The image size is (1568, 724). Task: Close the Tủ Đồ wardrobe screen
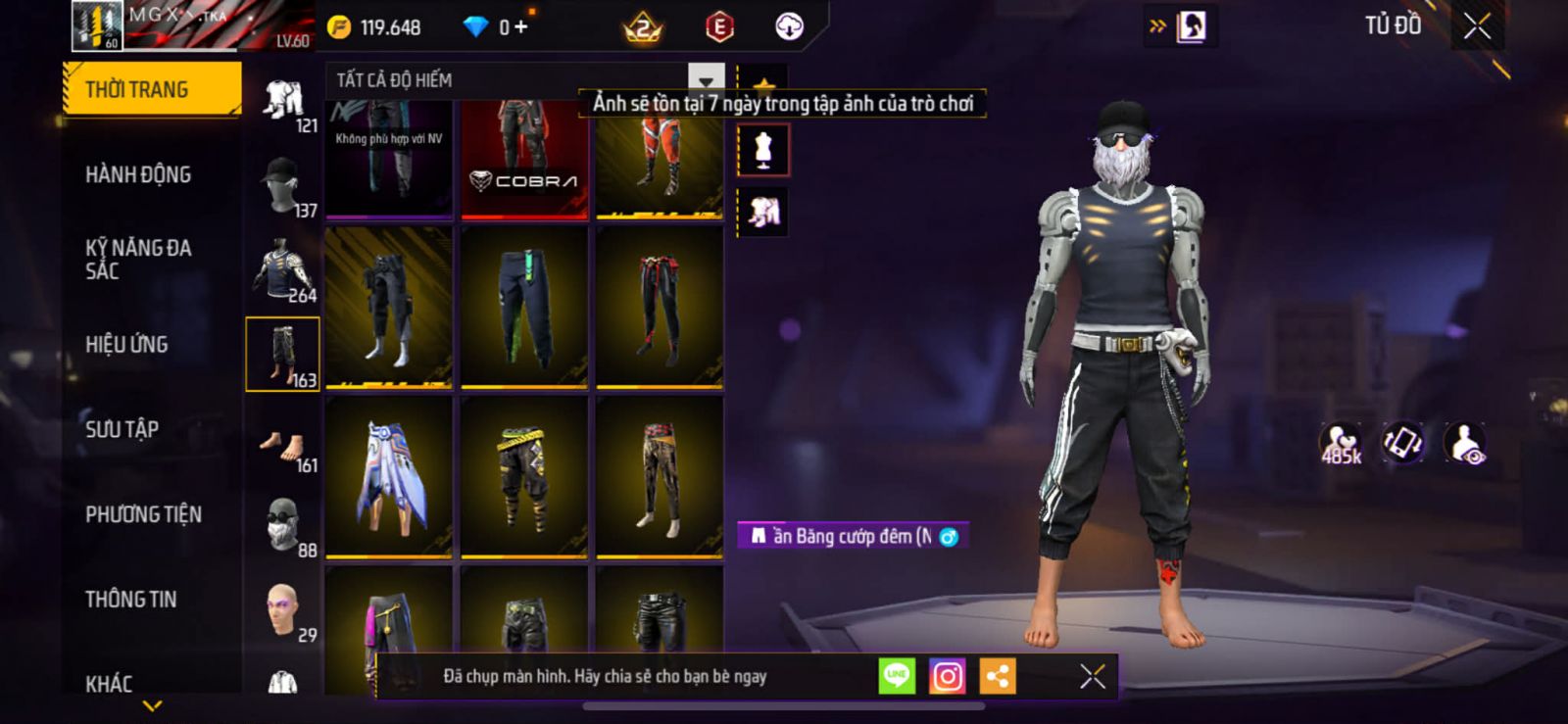tap(1477, 26)
